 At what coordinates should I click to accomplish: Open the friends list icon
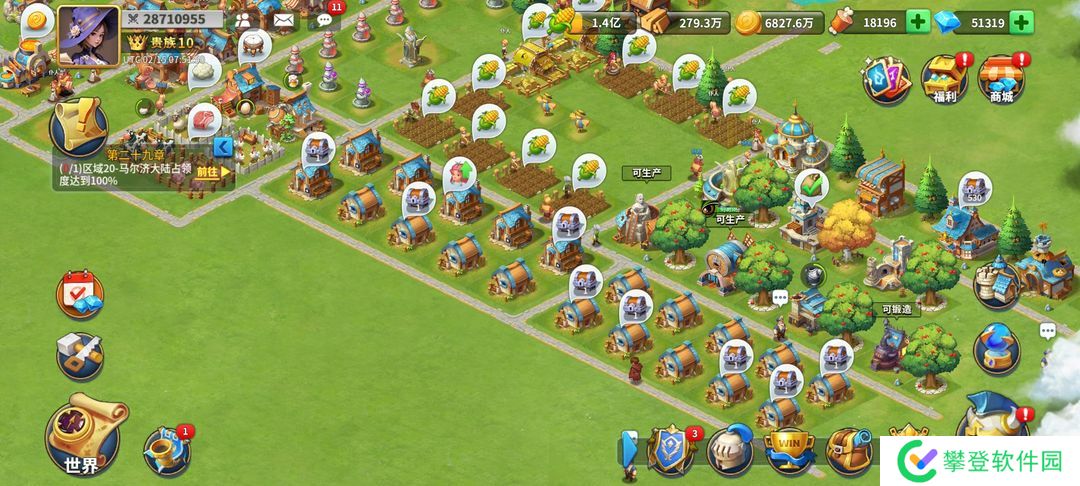click(x=243, y=19)
